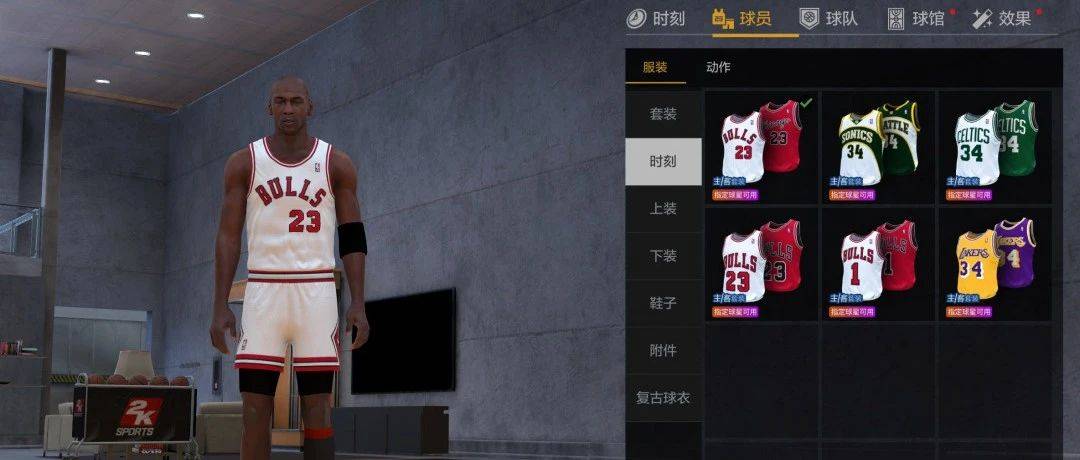This screenshot has height=460, width=1080.
Task: Switch to the 动作 sub-tab
Action: point(718,67)
